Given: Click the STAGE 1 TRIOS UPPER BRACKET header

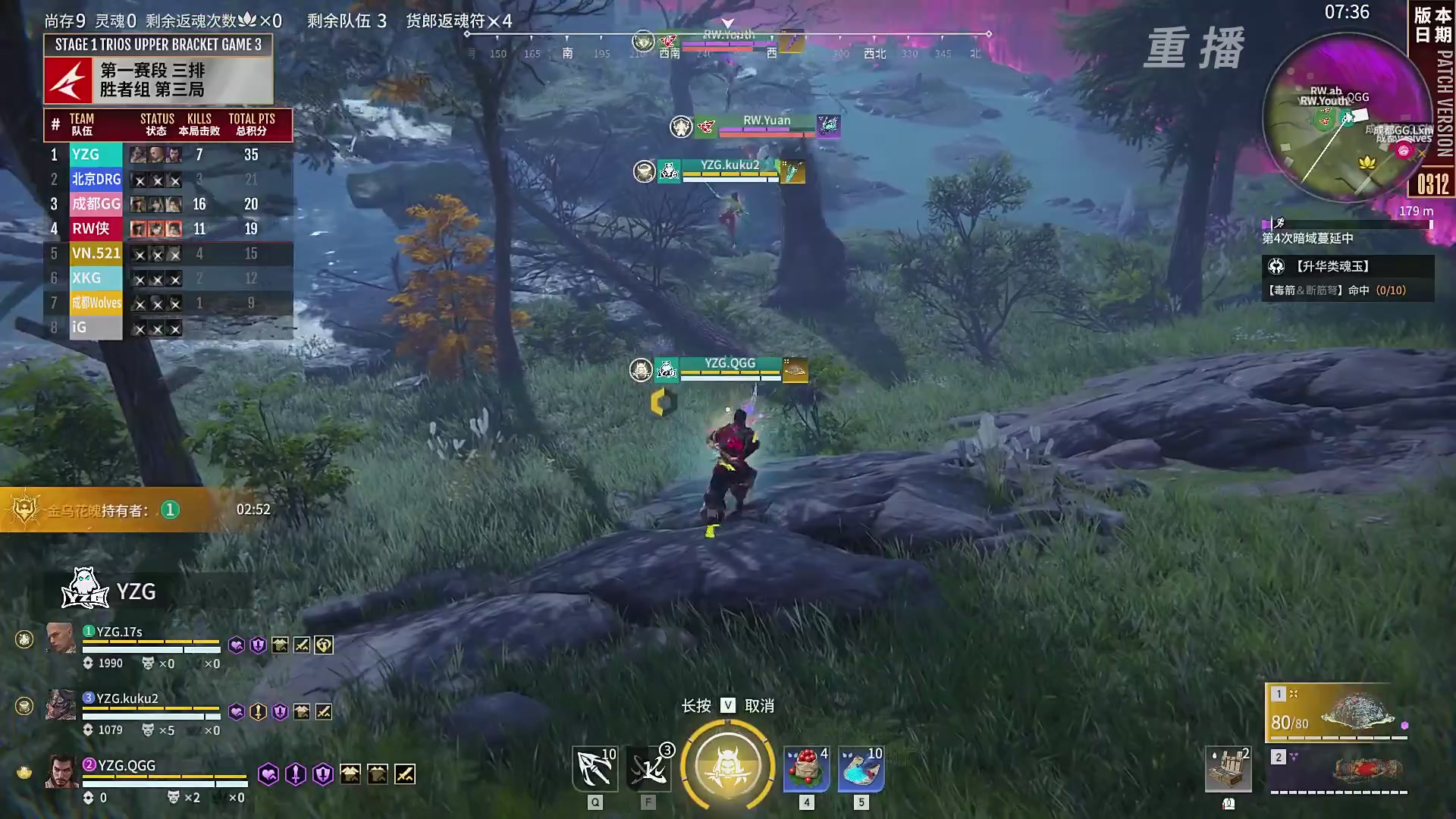Looking at the screenshot, I should [159, 45].
